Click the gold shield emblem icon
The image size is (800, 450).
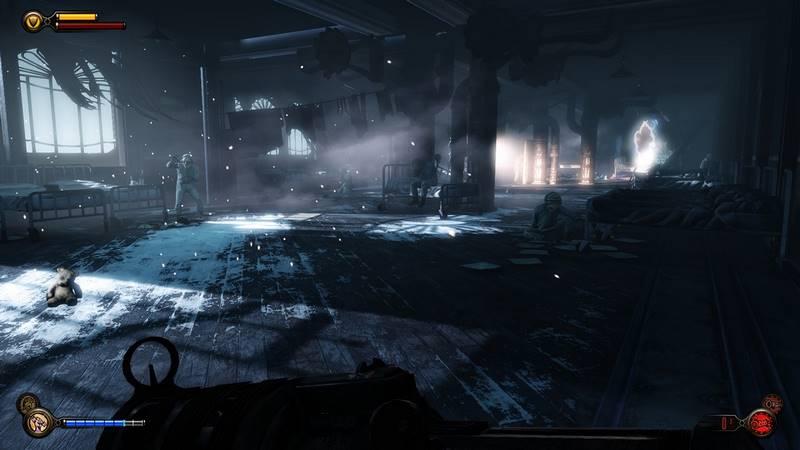point(34,19)
